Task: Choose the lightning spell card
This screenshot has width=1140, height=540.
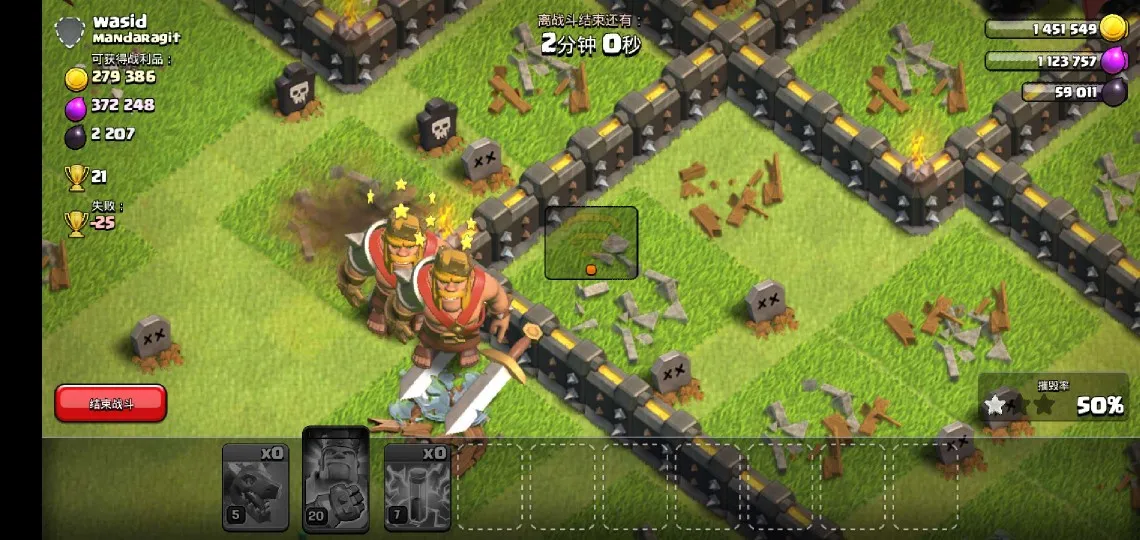Action: (417, 486)
